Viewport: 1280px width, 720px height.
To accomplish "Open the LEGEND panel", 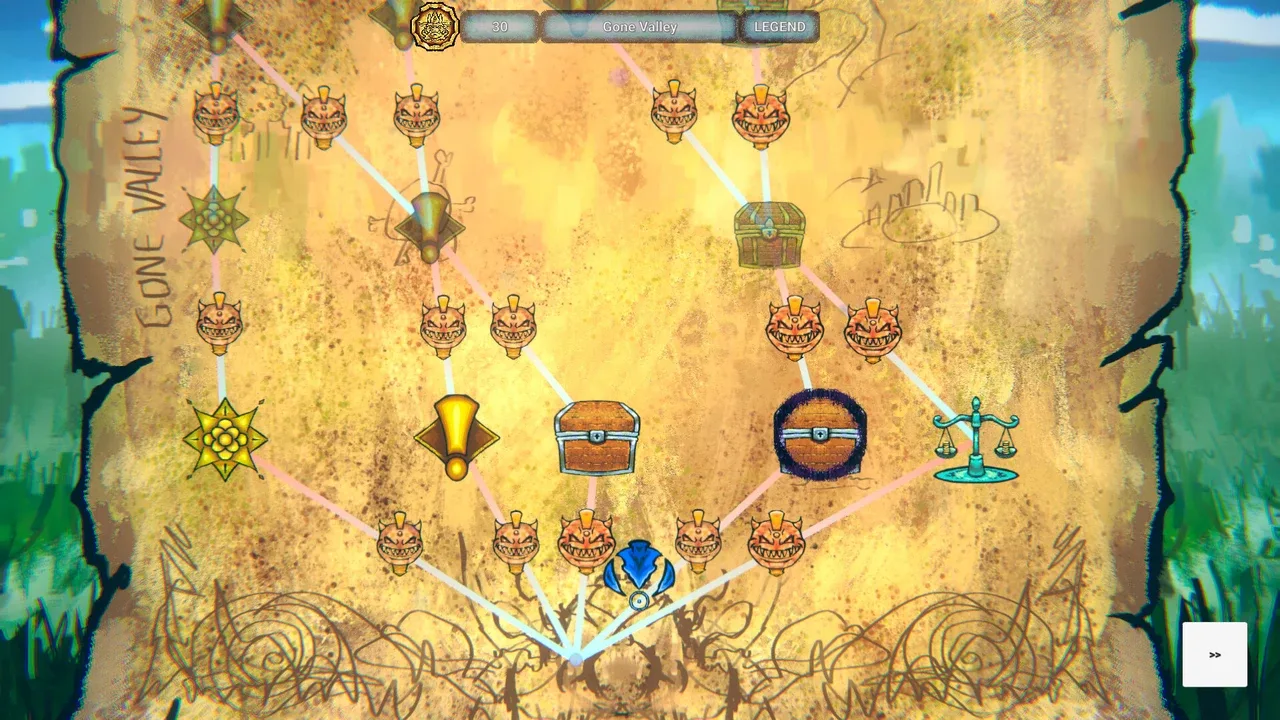I will point(779,27).
